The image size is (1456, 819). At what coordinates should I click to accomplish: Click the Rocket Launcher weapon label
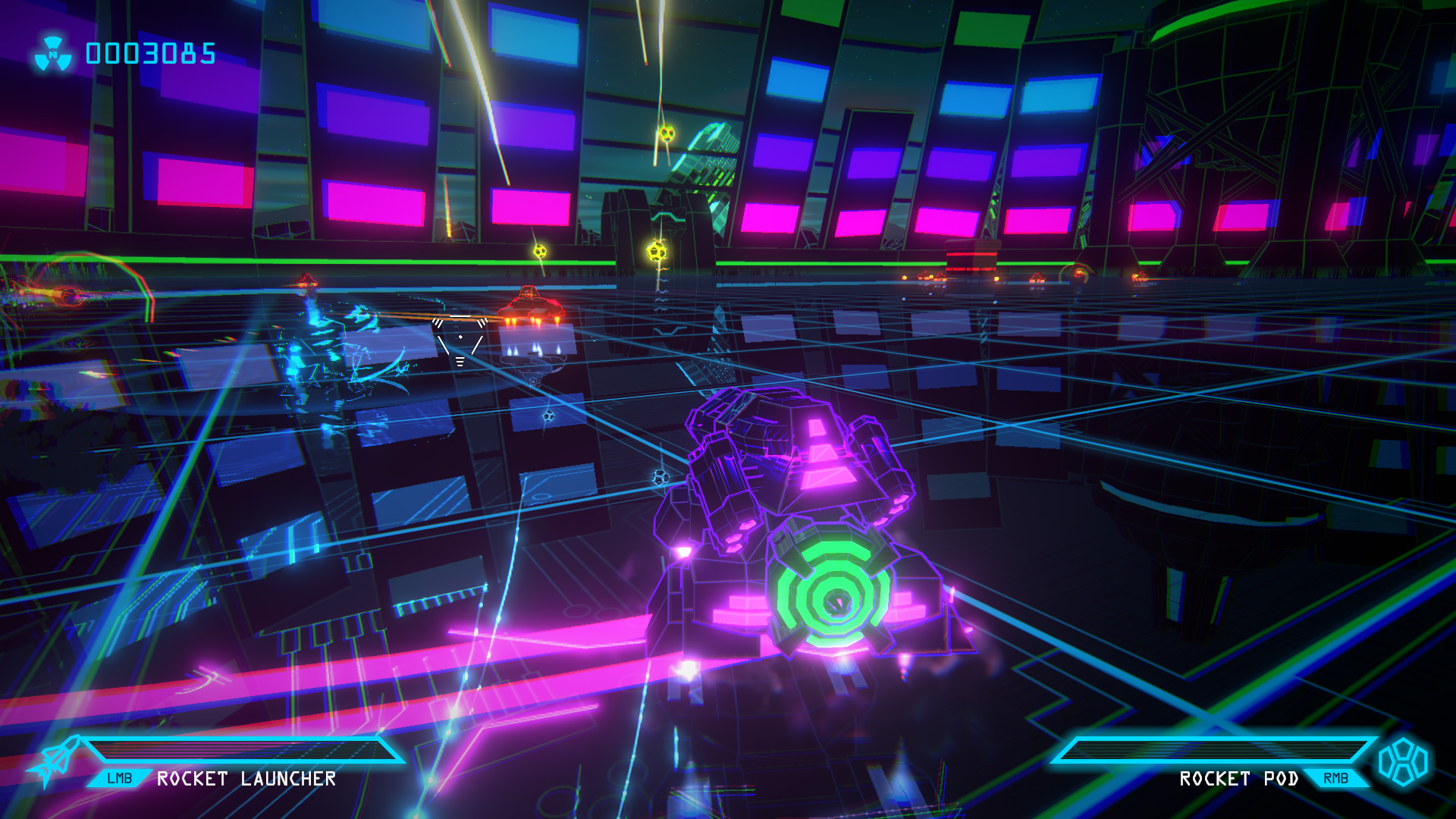[246, 779]
